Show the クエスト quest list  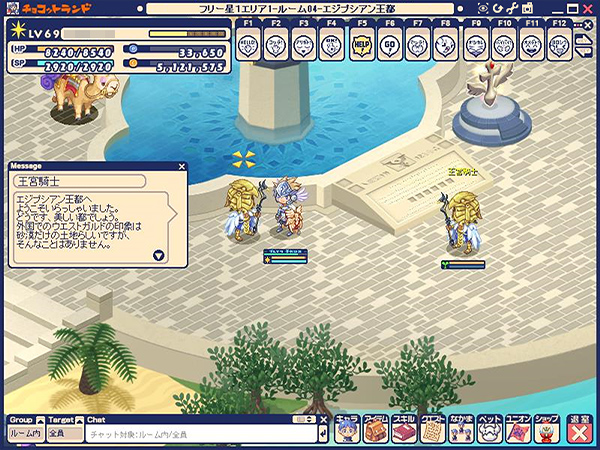coord(432,429)
